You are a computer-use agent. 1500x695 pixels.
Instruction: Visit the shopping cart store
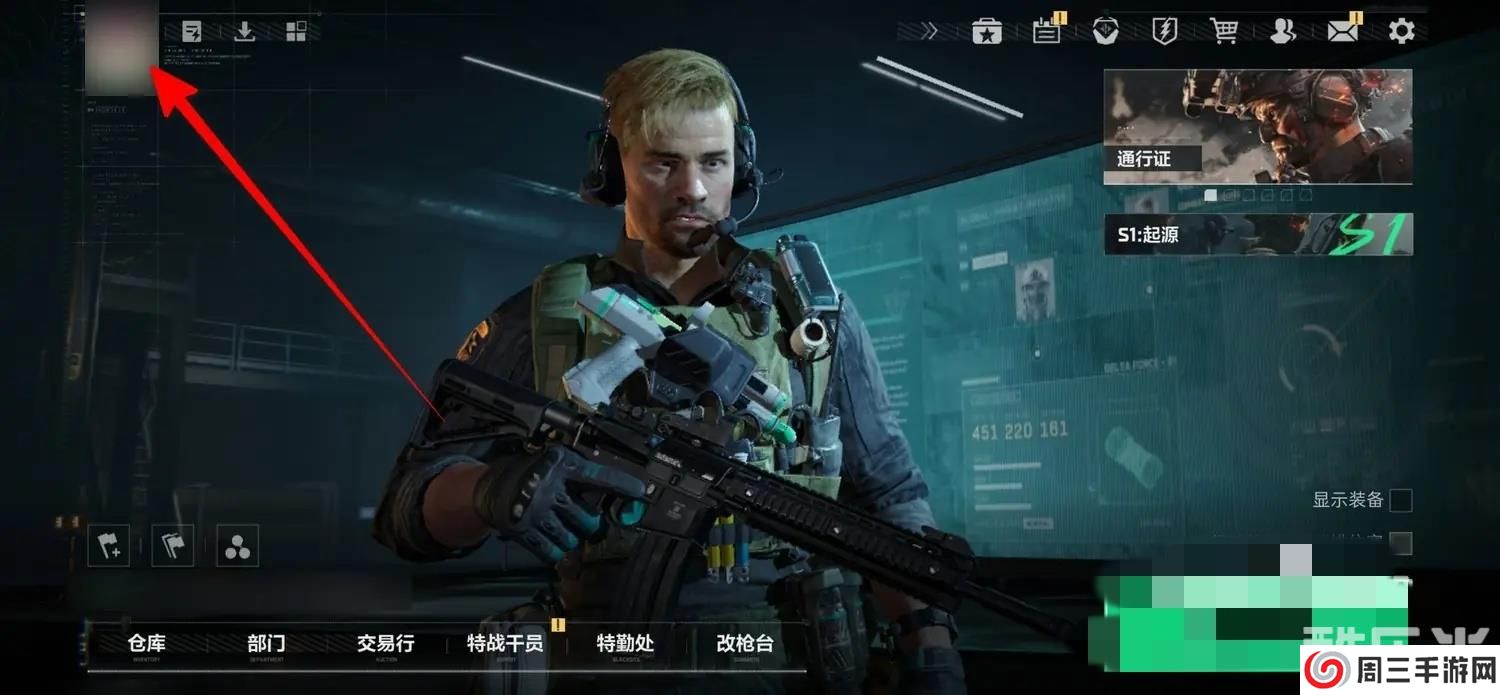[1223, 31]
